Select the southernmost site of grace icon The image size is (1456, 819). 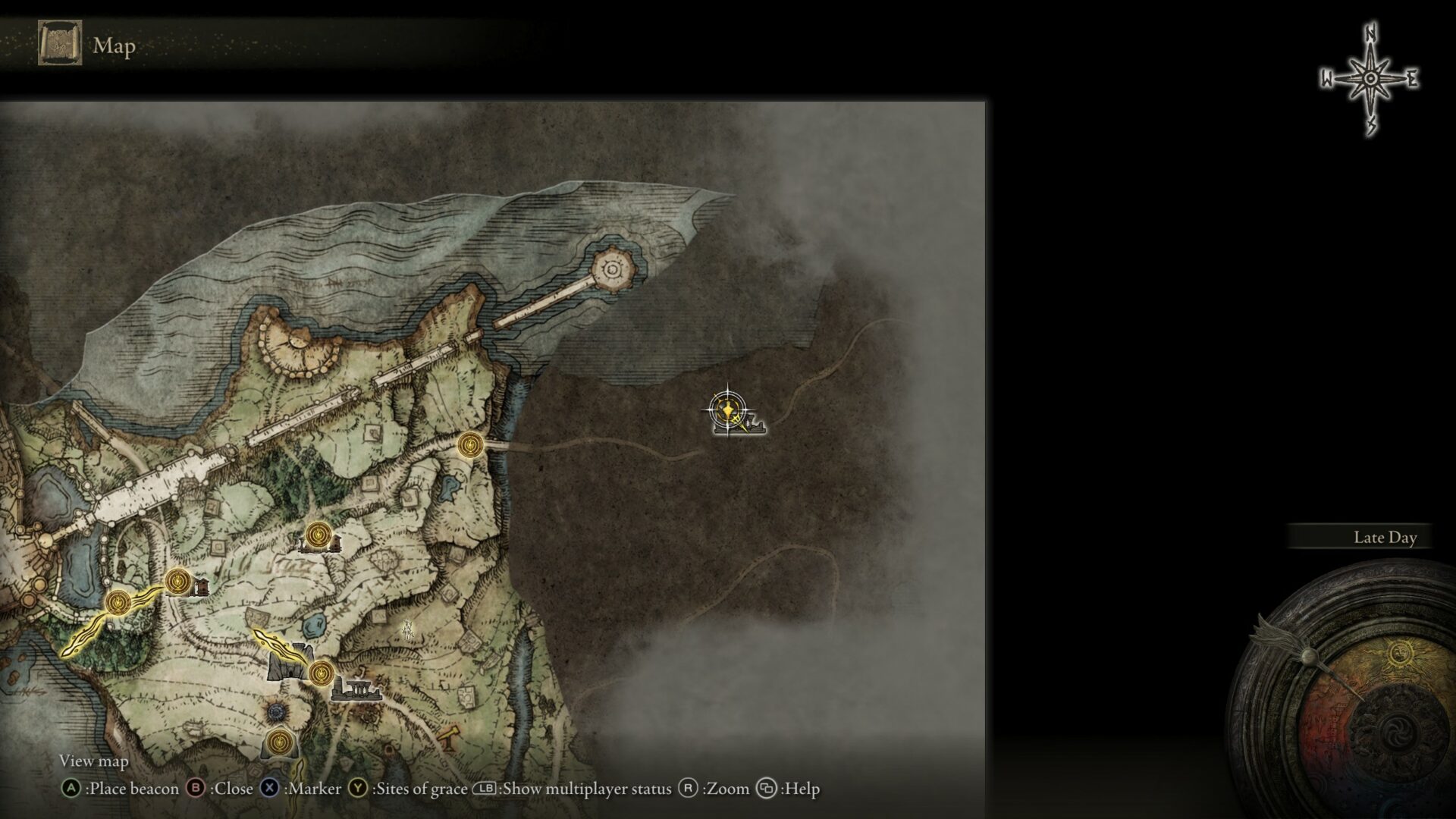point(278,742)
